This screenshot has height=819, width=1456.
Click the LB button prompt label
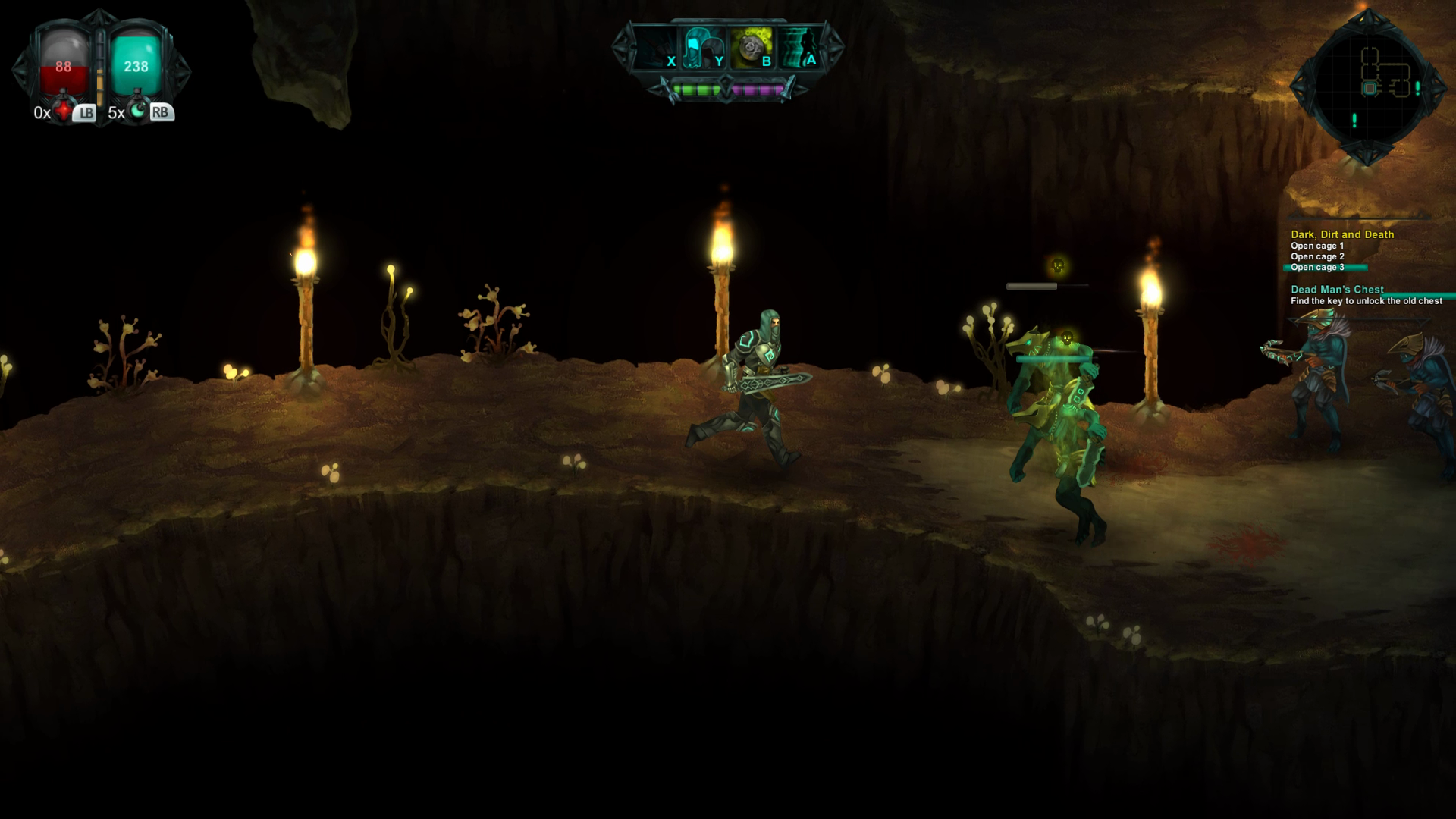[85, 114]
